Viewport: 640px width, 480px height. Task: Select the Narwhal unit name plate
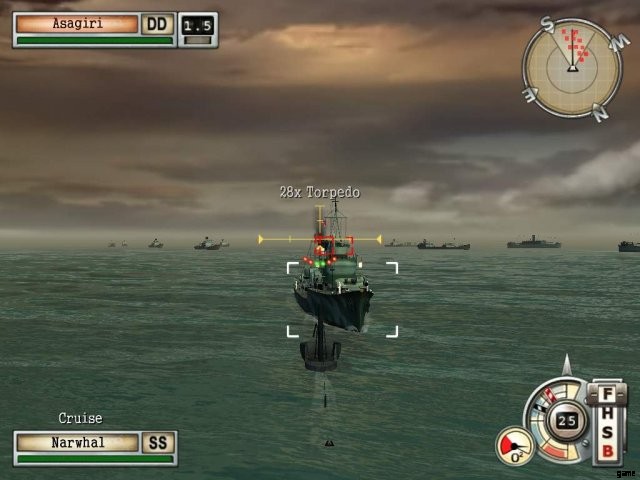77,442
